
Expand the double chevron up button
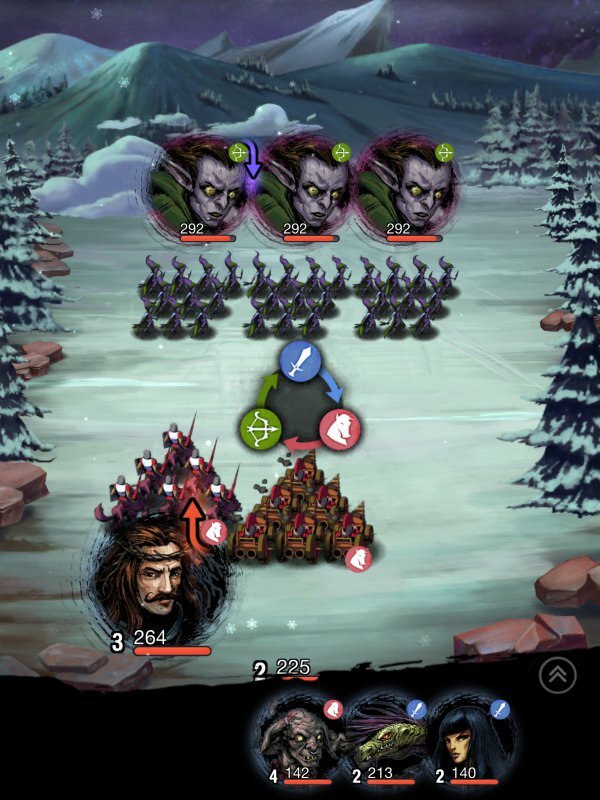tap(557, 677)
